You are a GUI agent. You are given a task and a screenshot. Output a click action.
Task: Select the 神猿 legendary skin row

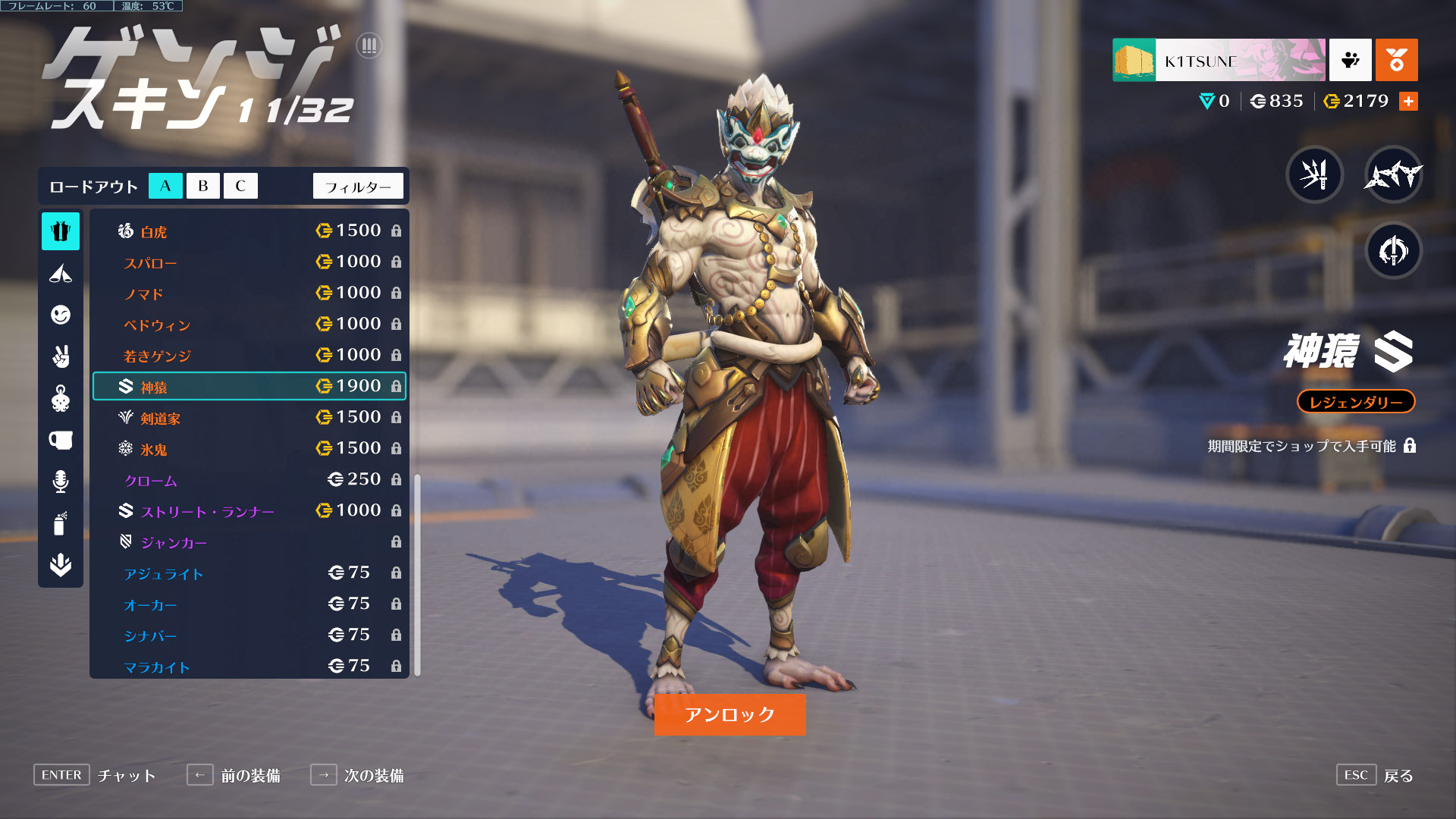249,387
